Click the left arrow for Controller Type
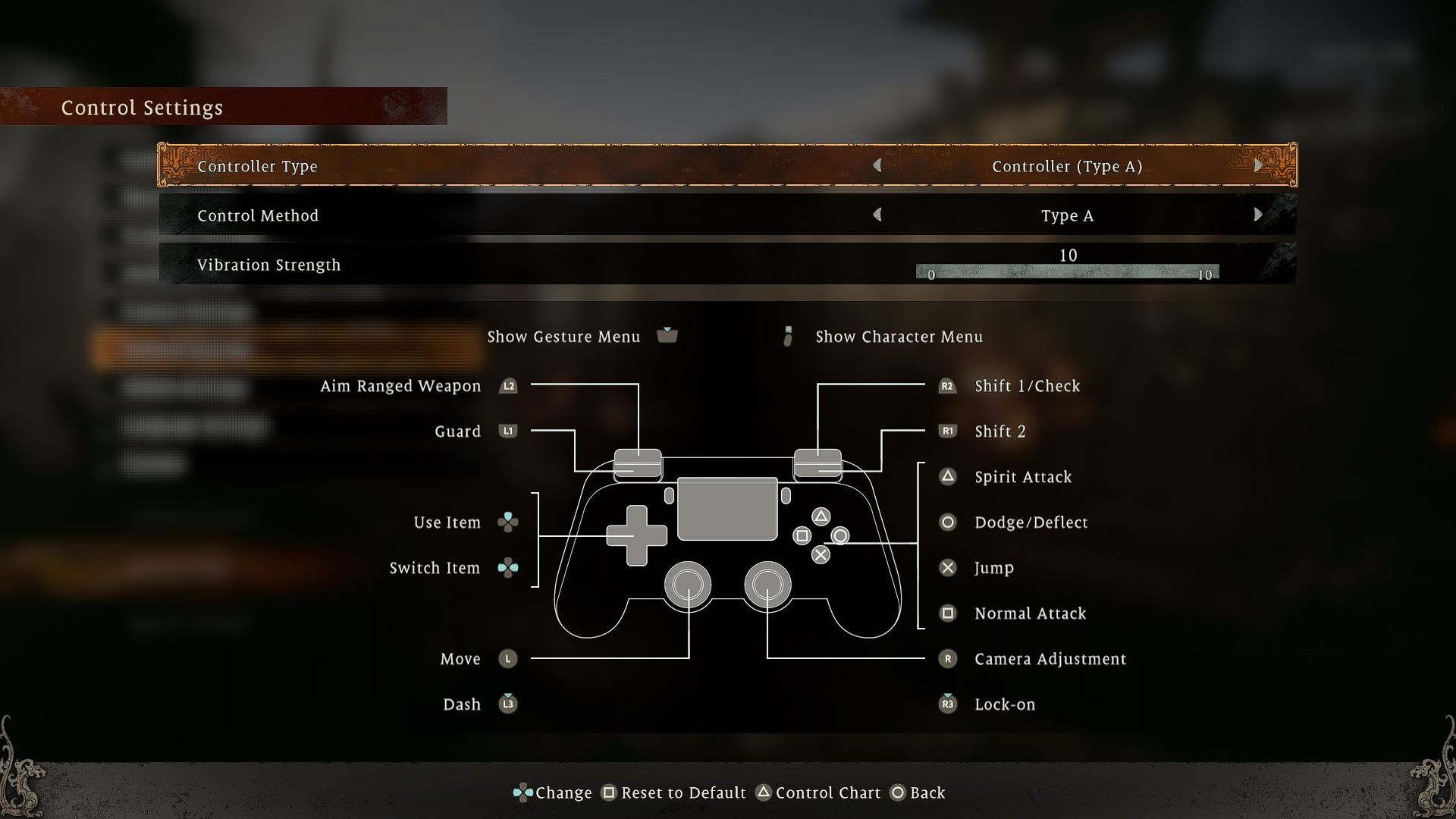Screen dimensions: 1456x819 click(x=877, y=165)
